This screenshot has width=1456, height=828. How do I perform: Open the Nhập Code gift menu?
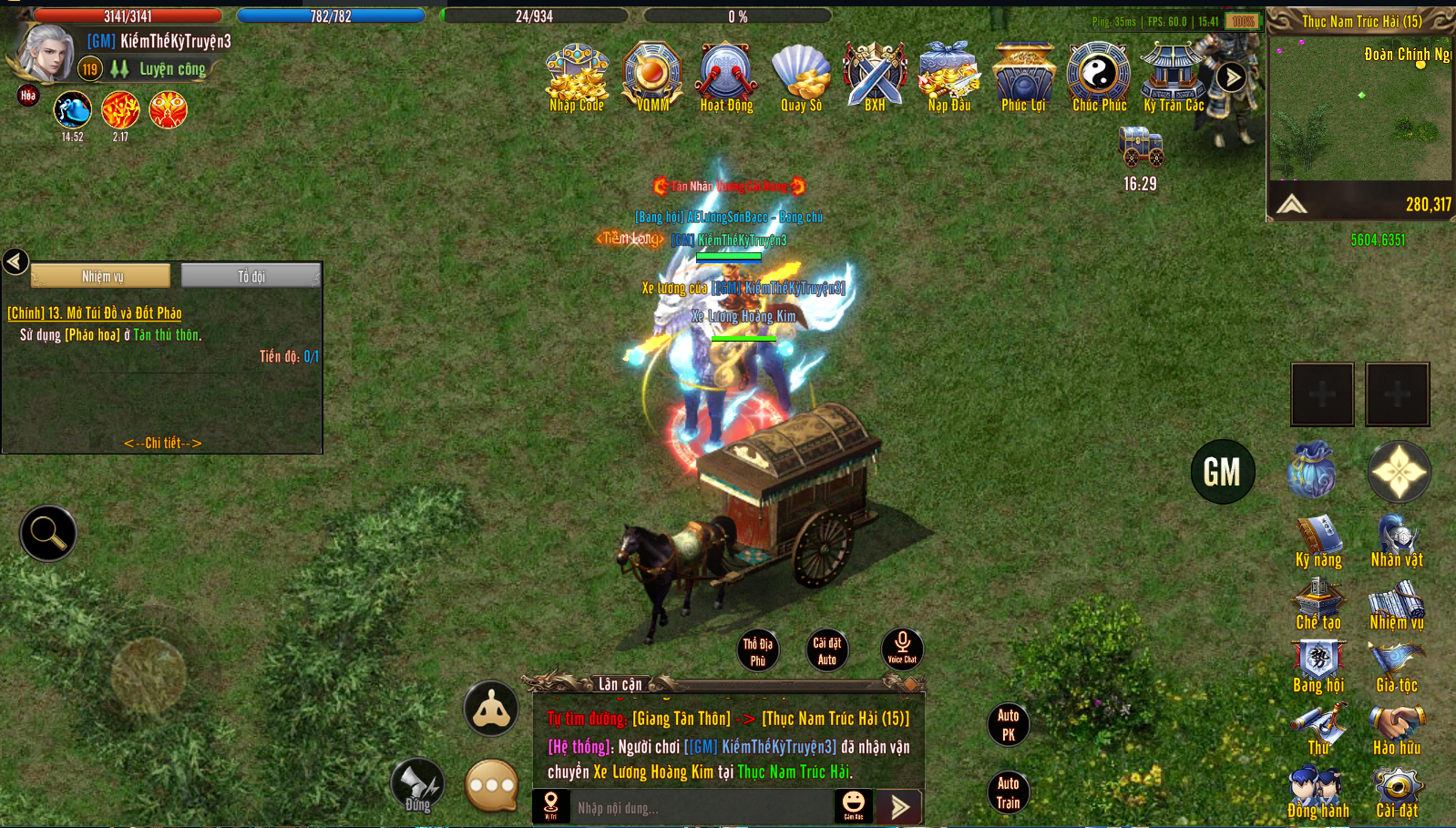[x=577, y=77]
